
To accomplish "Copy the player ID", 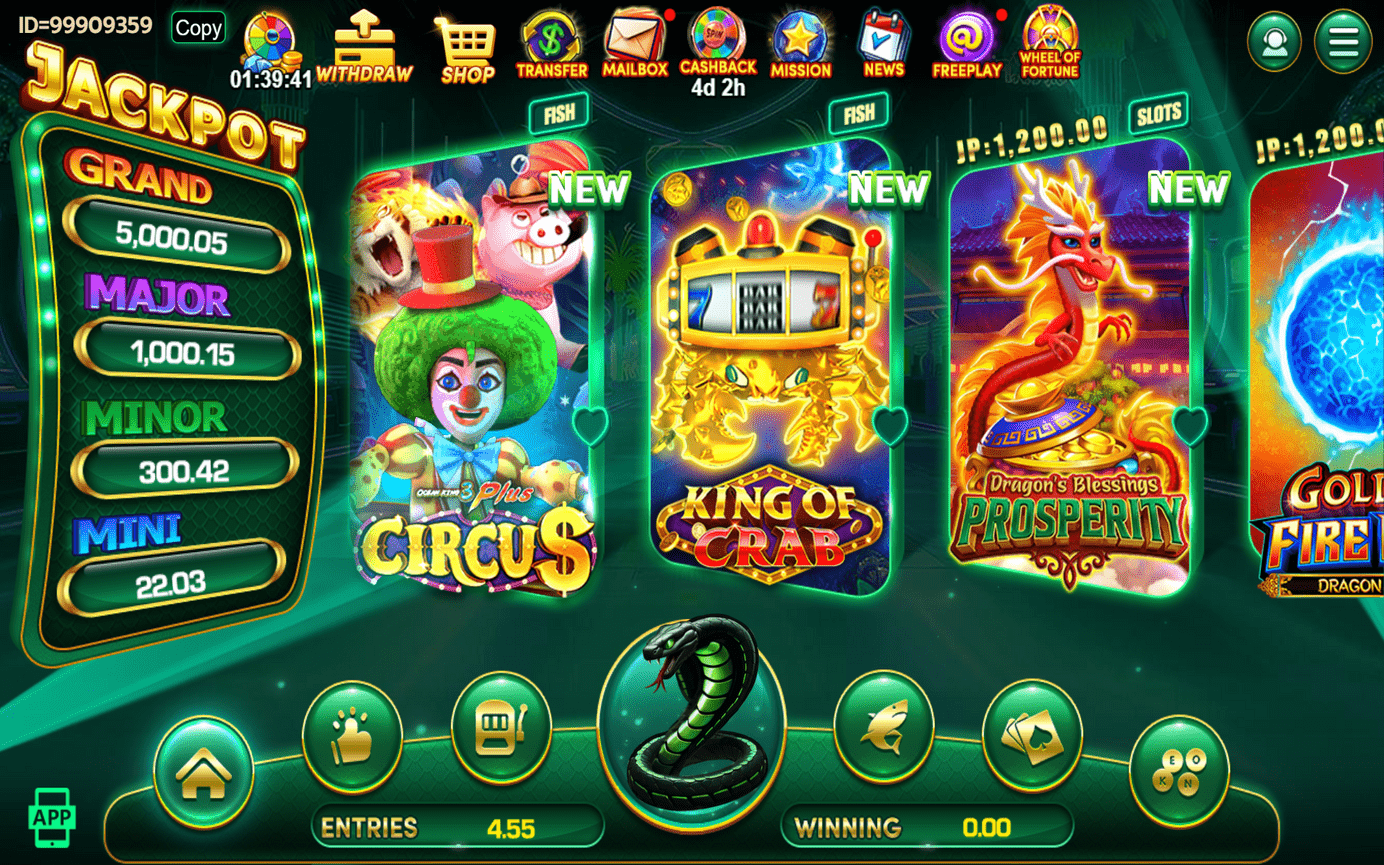I will (x=198, y=28).
